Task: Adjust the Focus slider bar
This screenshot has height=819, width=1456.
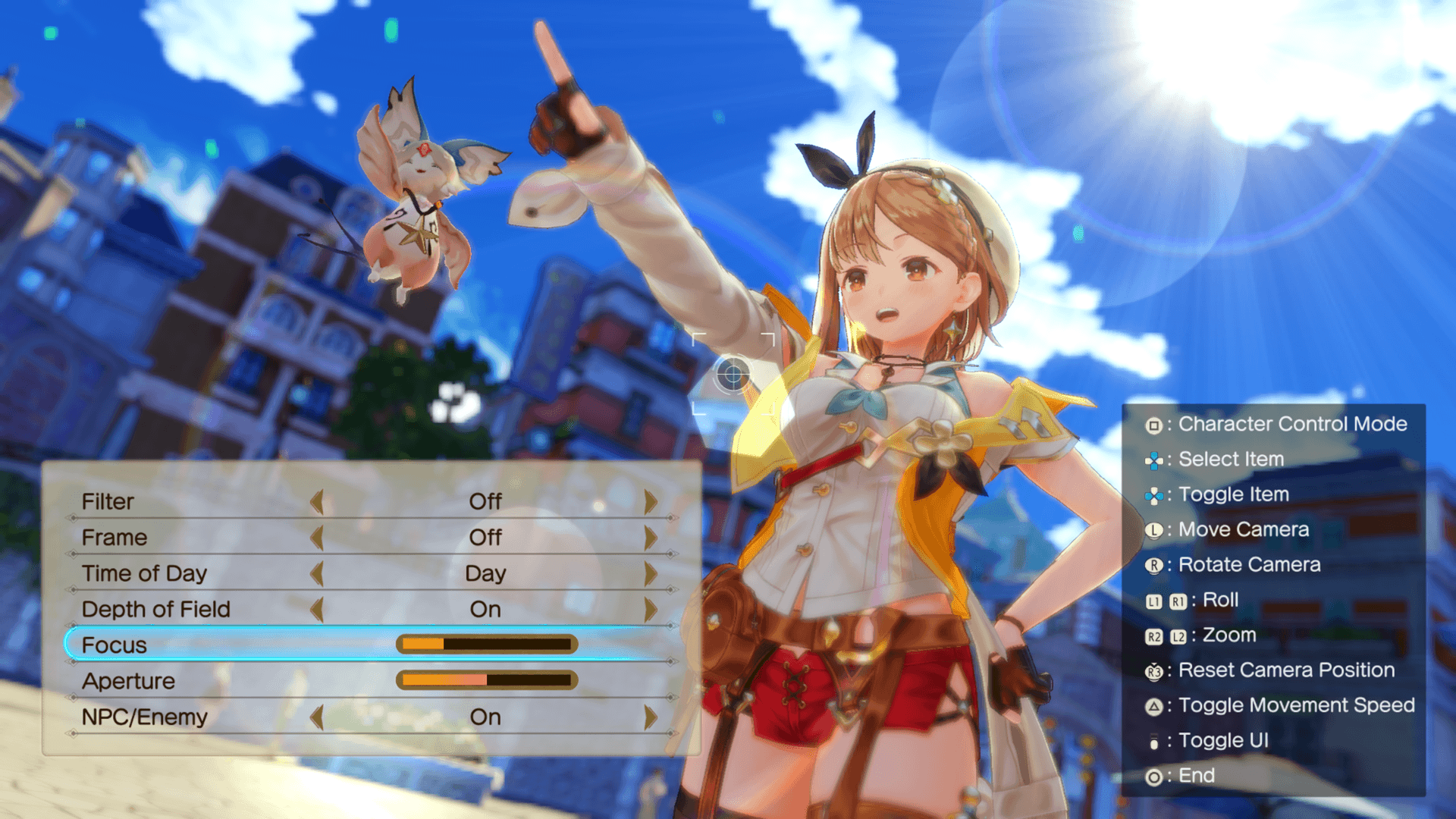Action: point(487,645)
